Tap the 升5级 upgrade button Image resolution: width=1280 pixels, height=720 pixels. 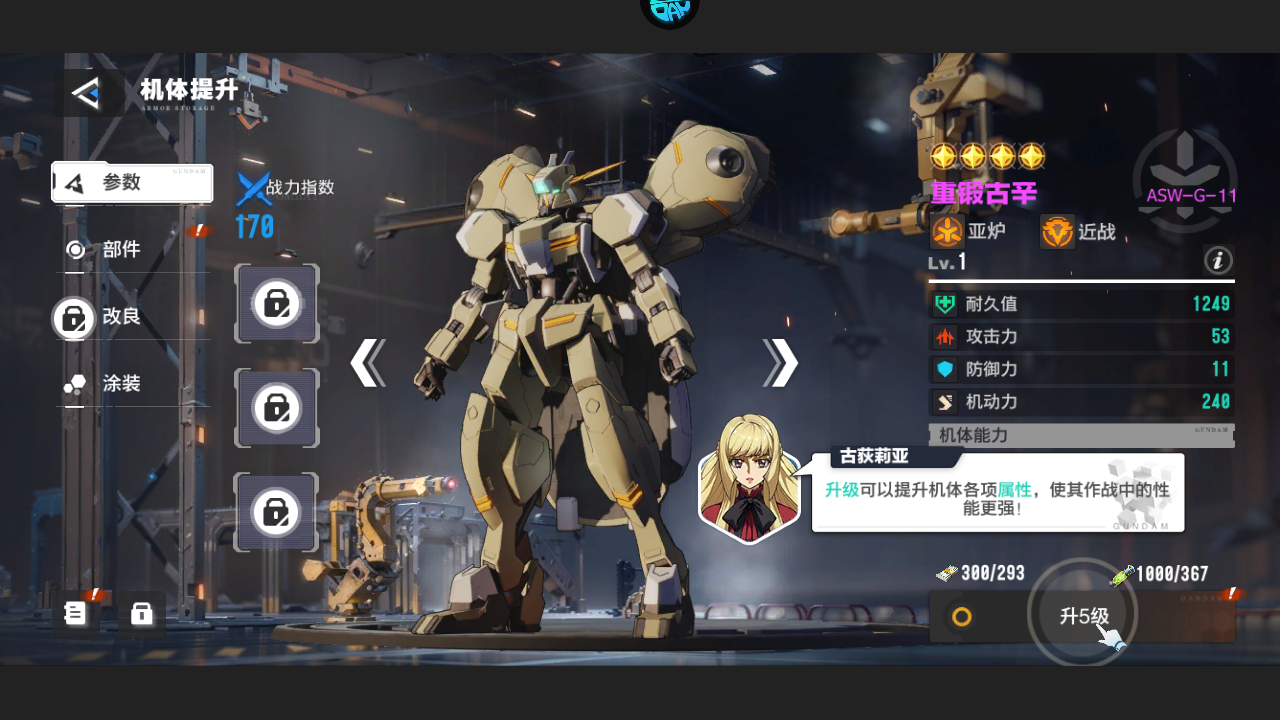click(1083, 616)
